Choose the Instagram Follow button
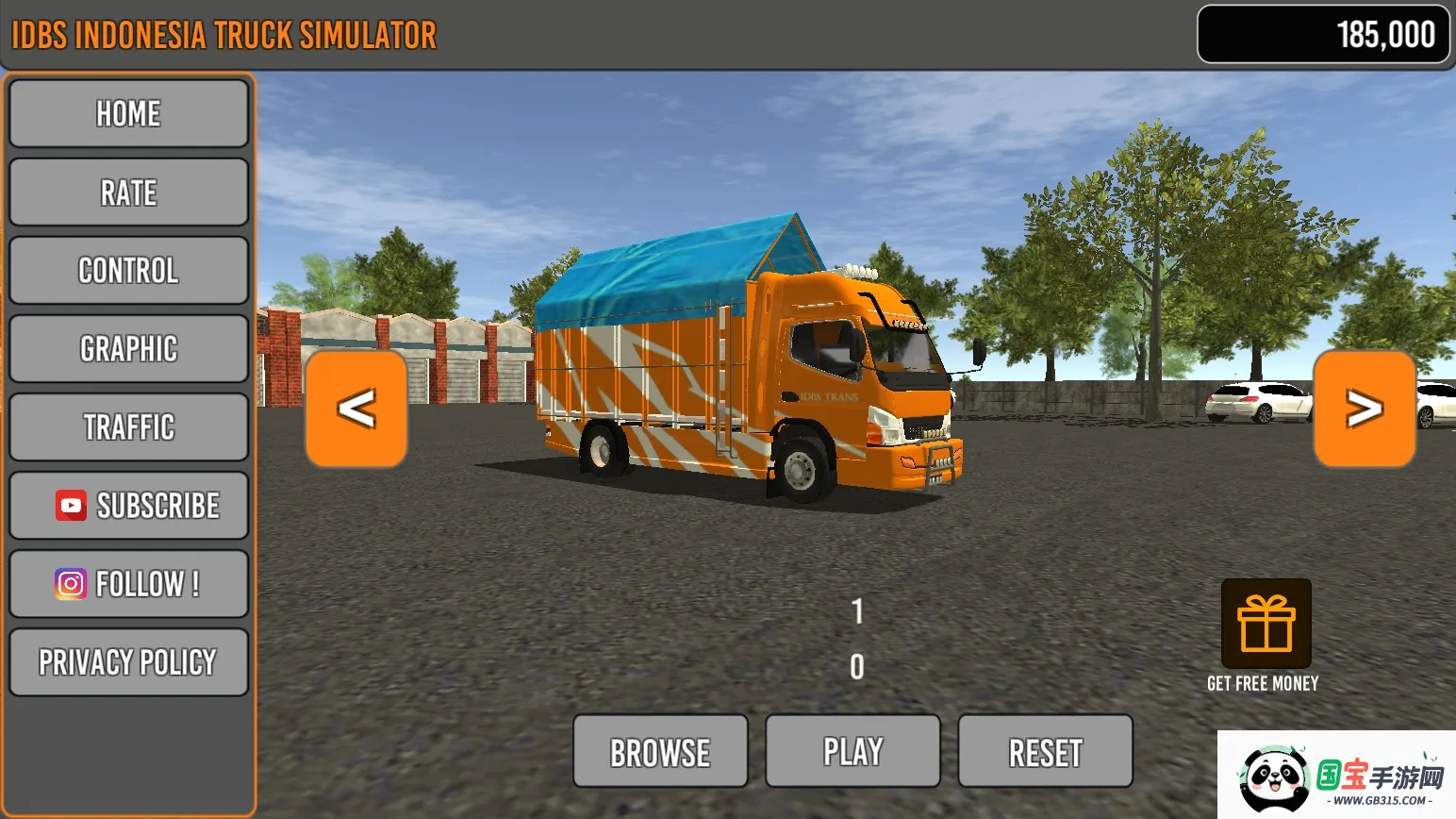The image size is (1456, 819). coord(128,584)
